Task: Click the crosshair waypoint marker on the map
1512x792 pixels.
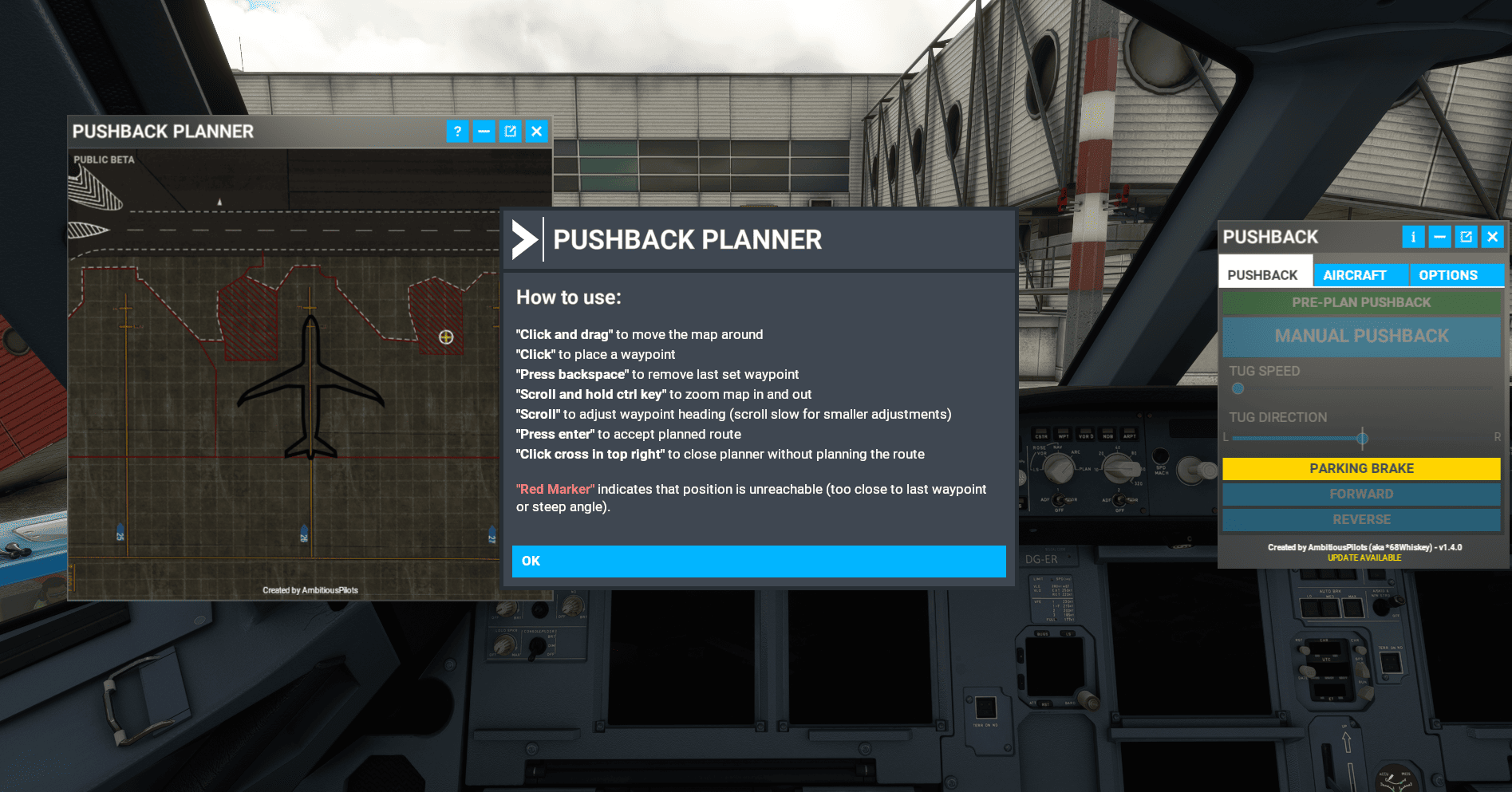Action: pyautogui.click(x=447, y=338)
